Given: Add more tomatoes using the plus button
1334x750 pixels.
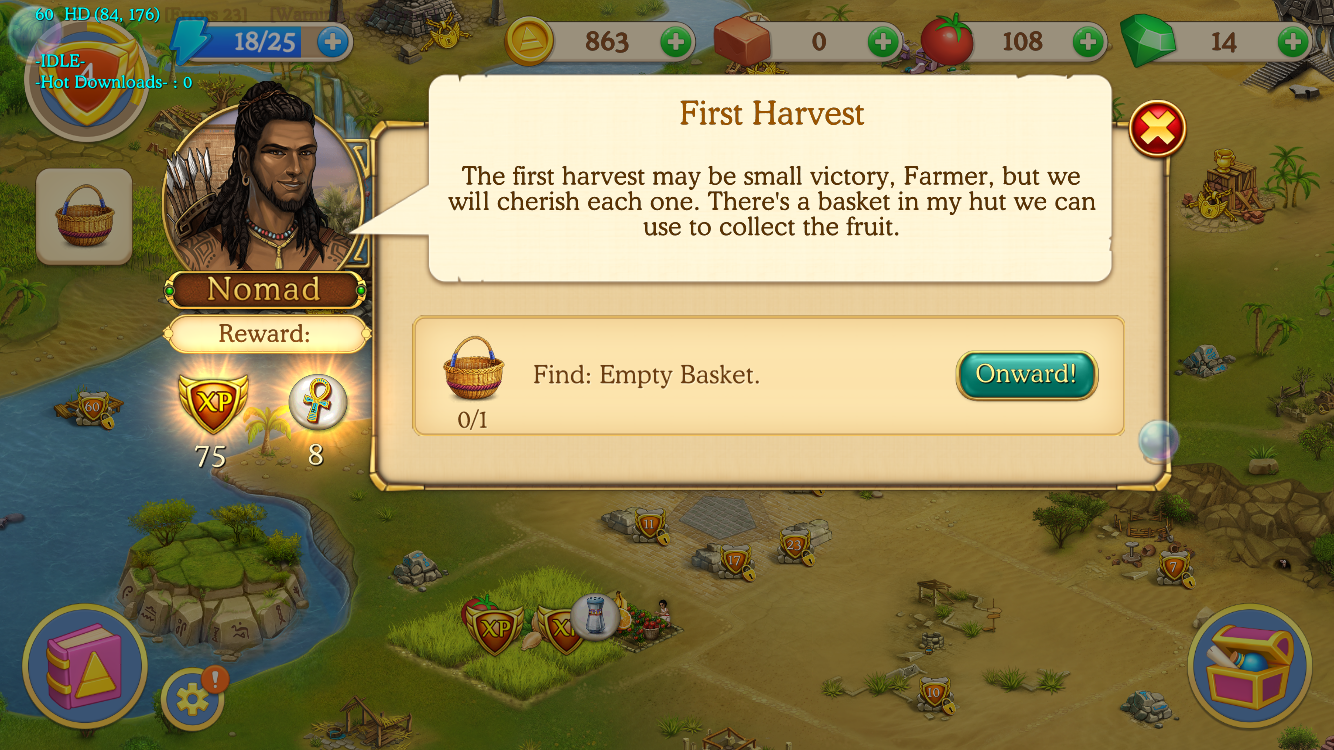Looking at the screenshot, I should 1088,42.
